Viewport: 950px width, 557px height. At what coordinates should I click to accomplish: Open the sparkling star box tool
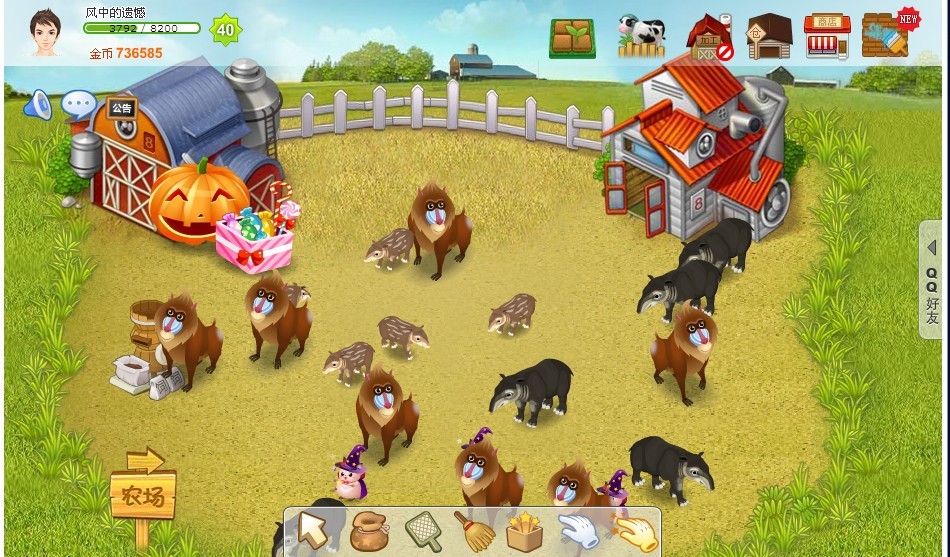coord(524,531)
